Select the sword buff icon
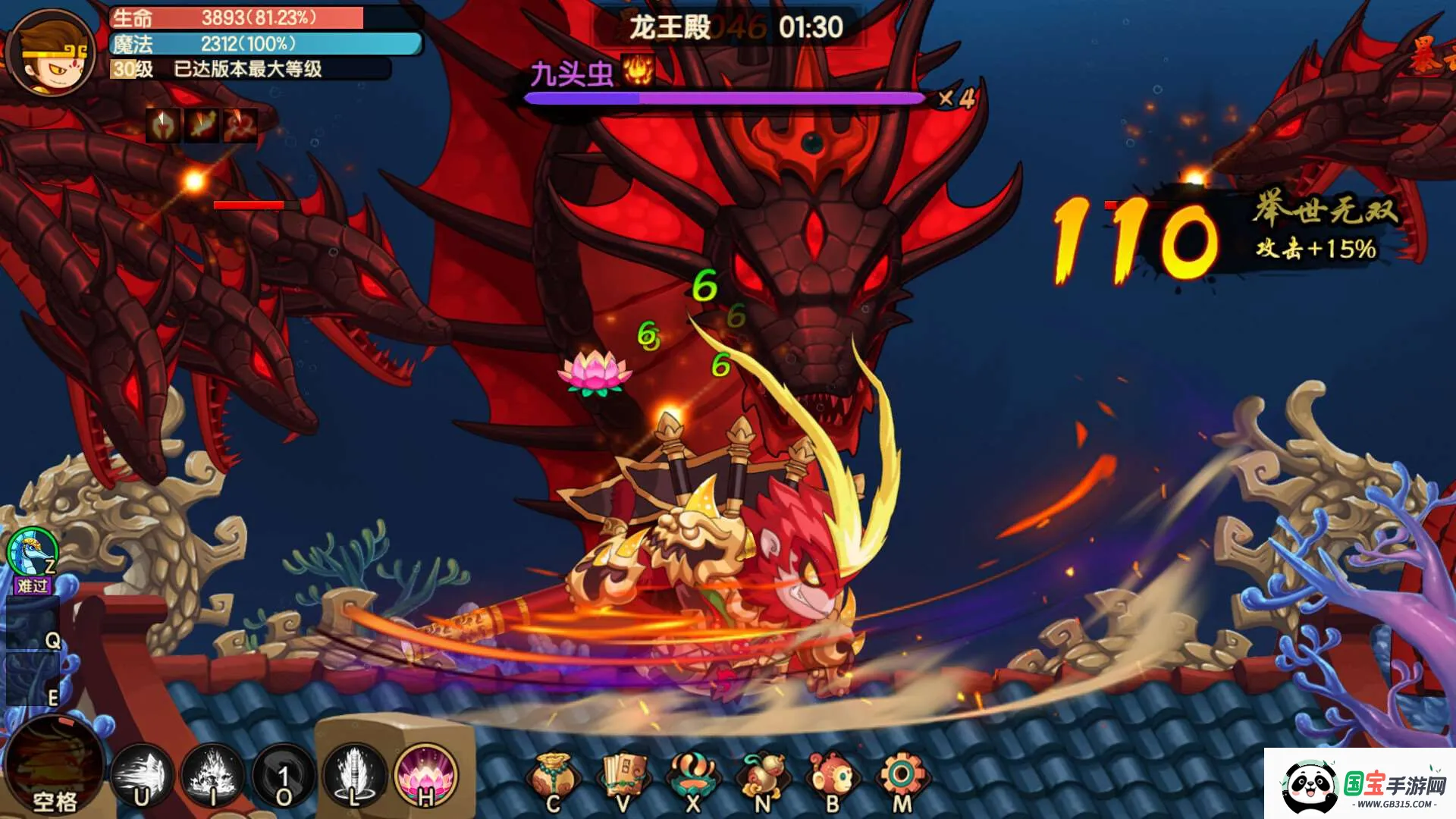 click(202, 125)
